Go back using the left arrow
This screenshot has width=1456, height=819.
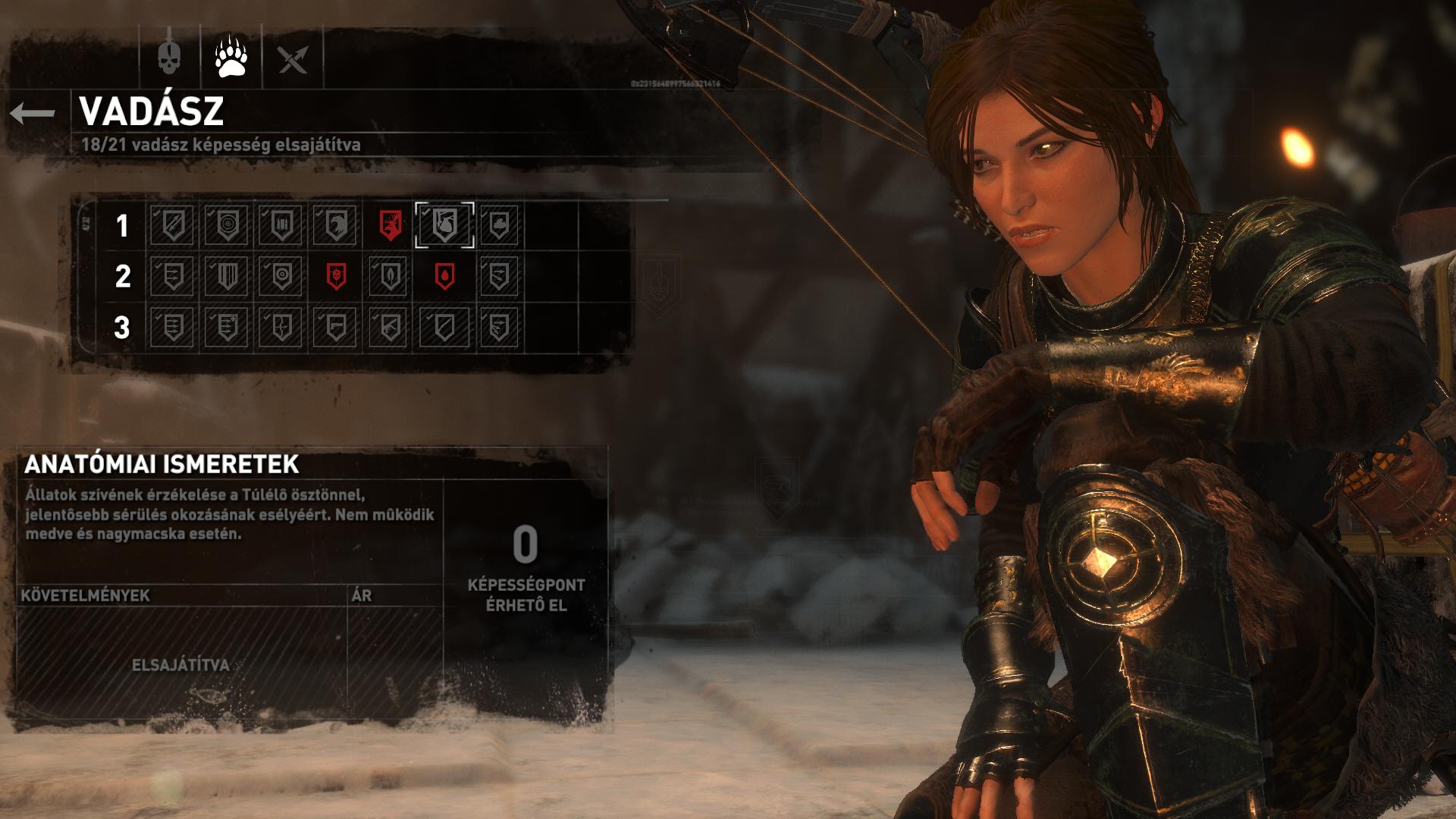(33, 114)
